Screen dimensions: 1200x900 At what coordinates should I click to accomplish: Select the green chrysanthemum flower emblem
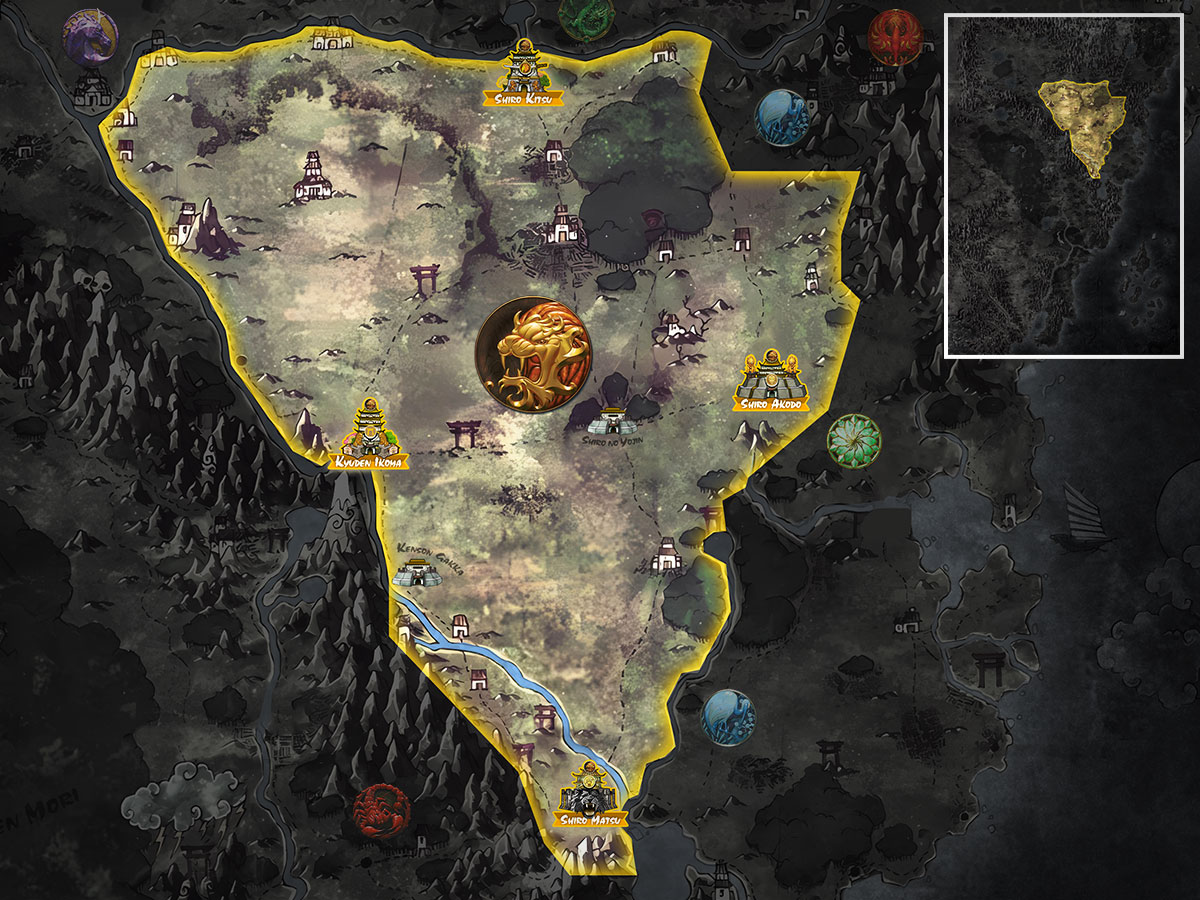tap(854, 440)
